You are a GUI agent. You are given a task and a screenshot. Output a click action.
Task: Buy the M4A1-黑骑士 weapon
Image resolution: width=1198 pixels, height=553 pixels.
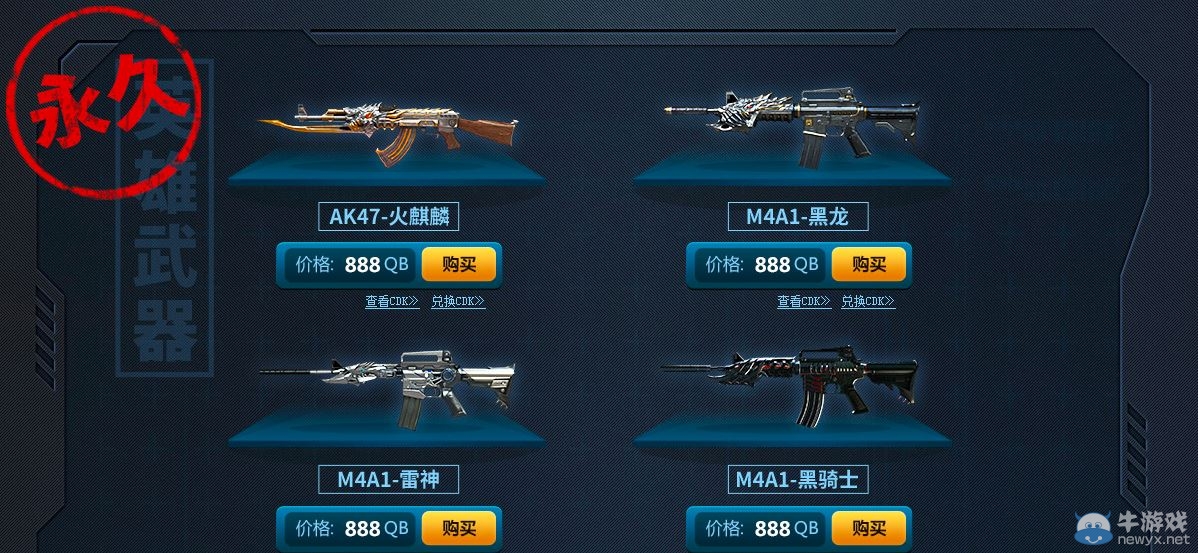point(868,528)
